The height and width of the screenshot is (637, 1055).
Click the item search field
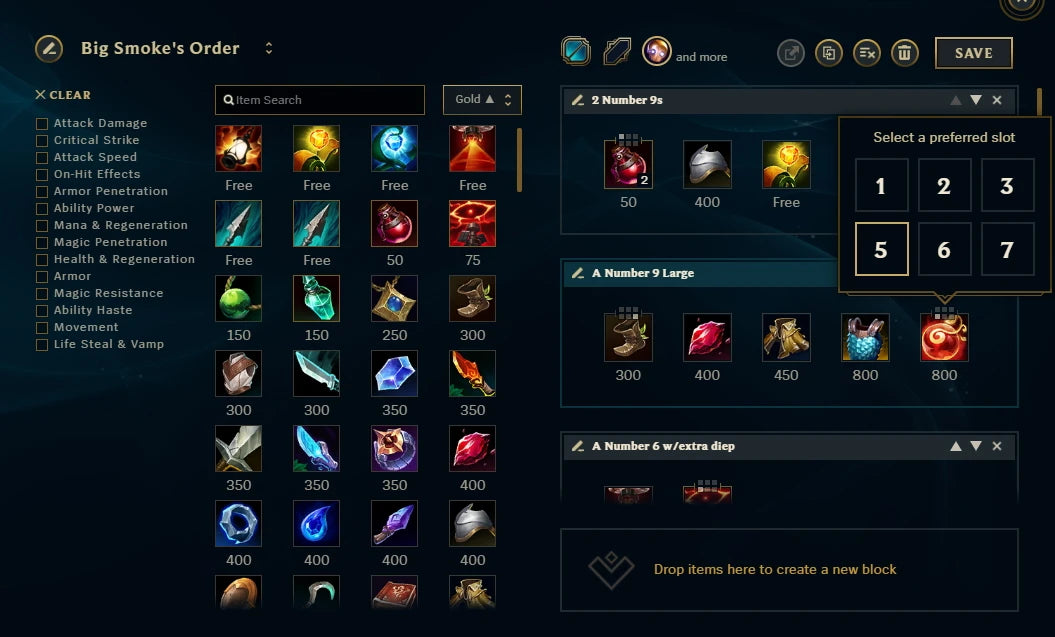(320, 100)
